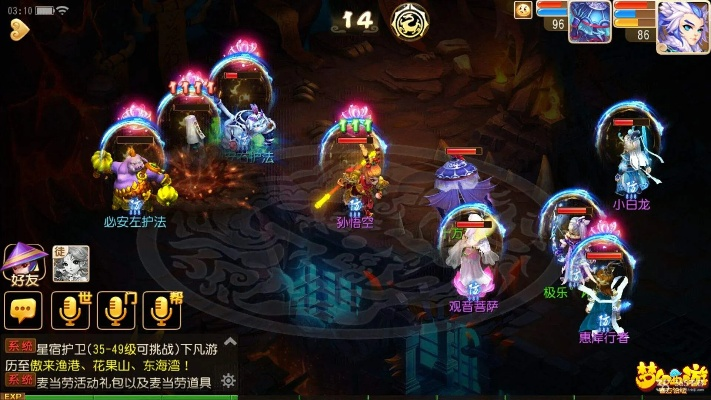Open the 徒 apprentice portrait
This screenshot has width=711, height=400.
coord(71,263)
